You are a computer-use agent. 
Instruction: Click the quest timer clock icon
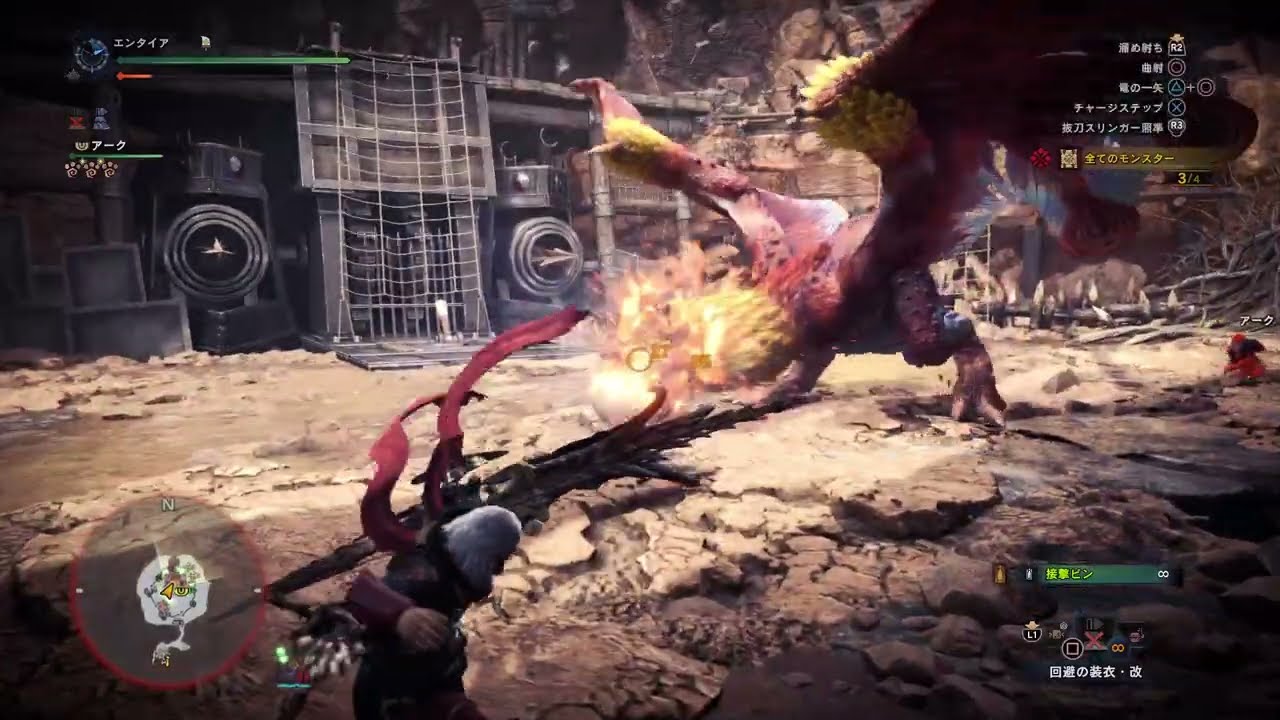pyautogui.click(x=91, y=54)
